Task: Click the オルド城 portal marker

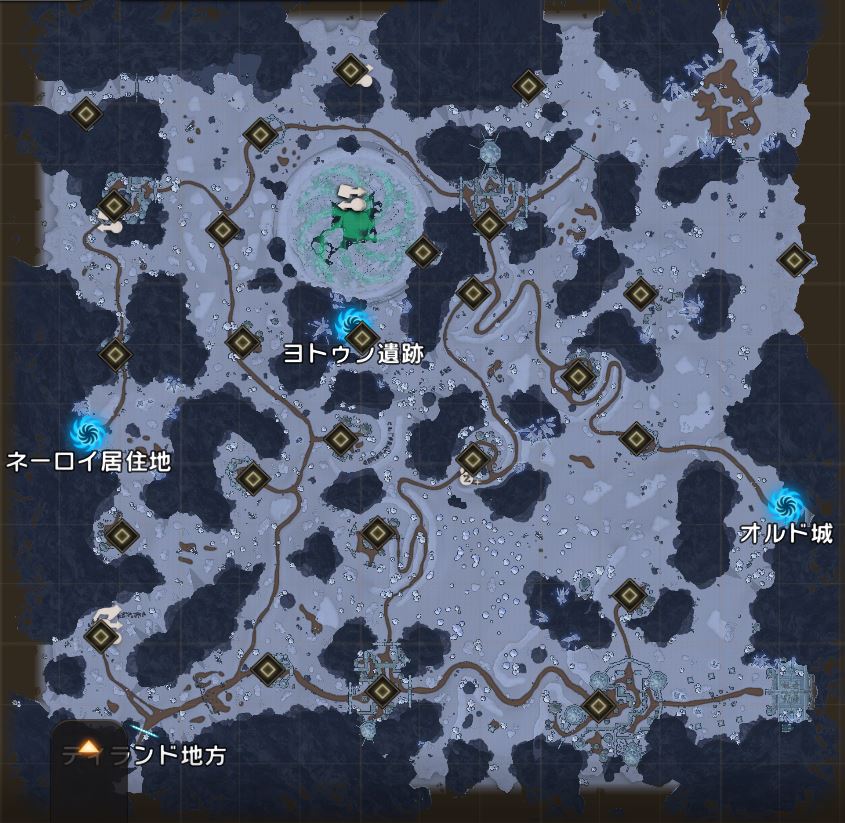Action: click(x=786, y=499)
